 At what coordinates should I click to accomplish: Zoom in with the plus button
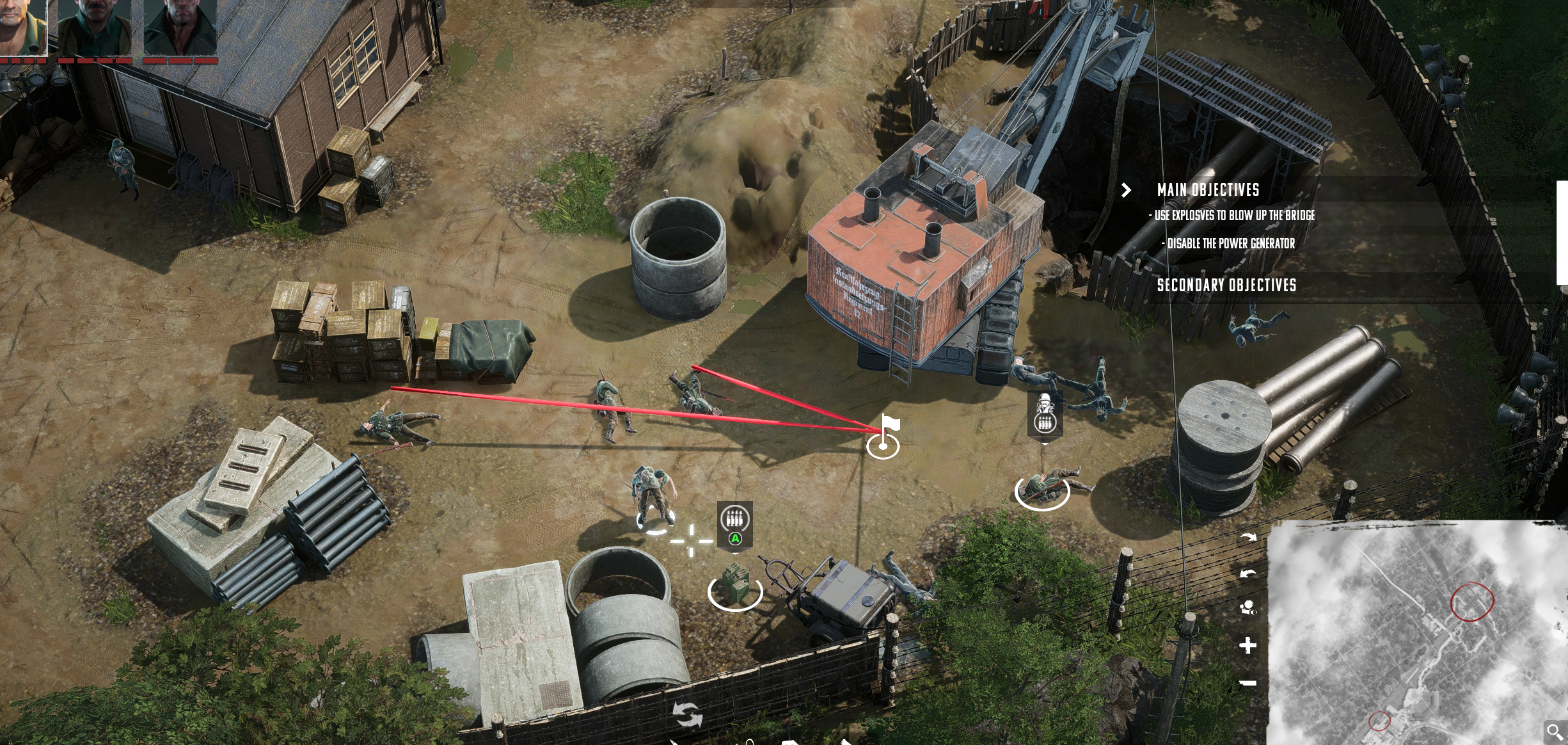coord(1247,645)
